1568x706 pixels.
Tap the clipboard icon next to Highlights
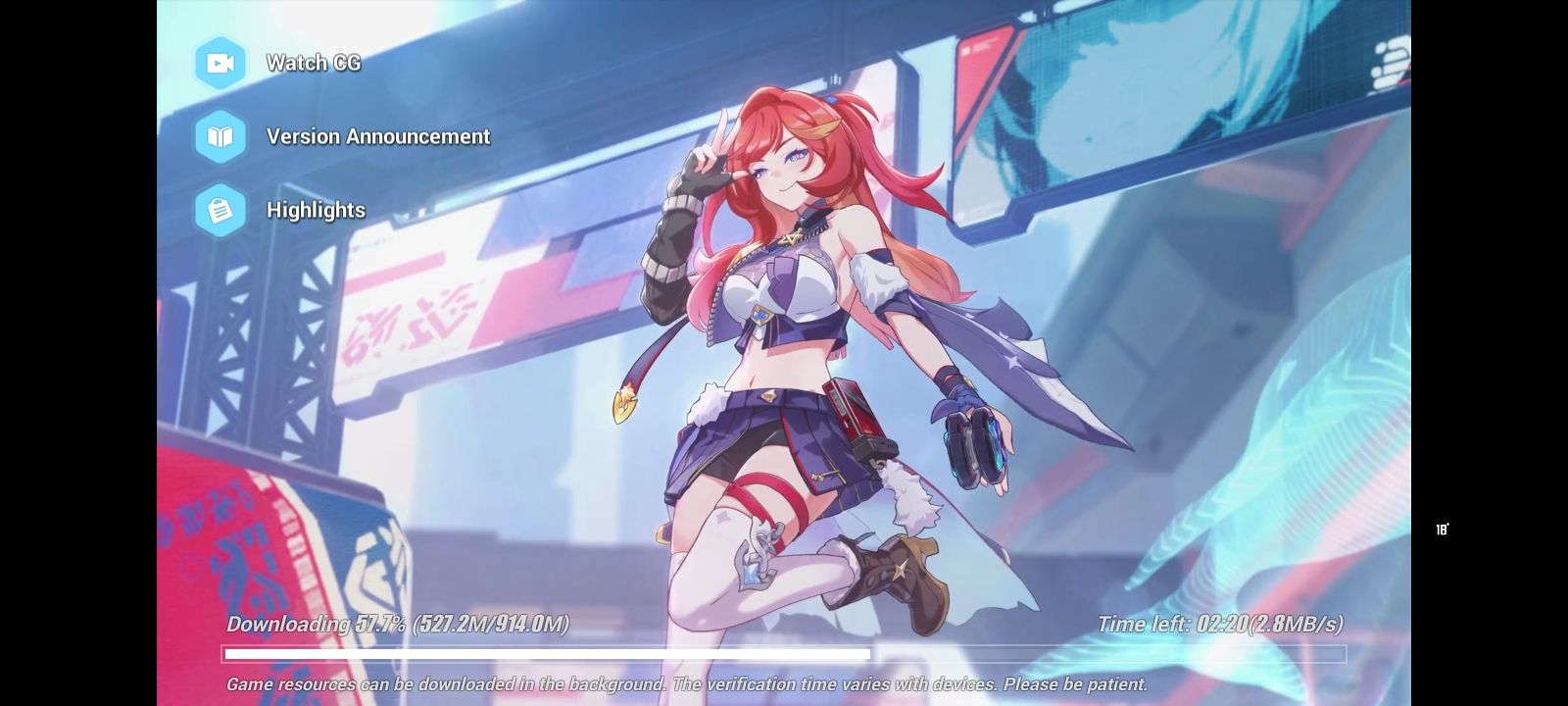[220, 210]
